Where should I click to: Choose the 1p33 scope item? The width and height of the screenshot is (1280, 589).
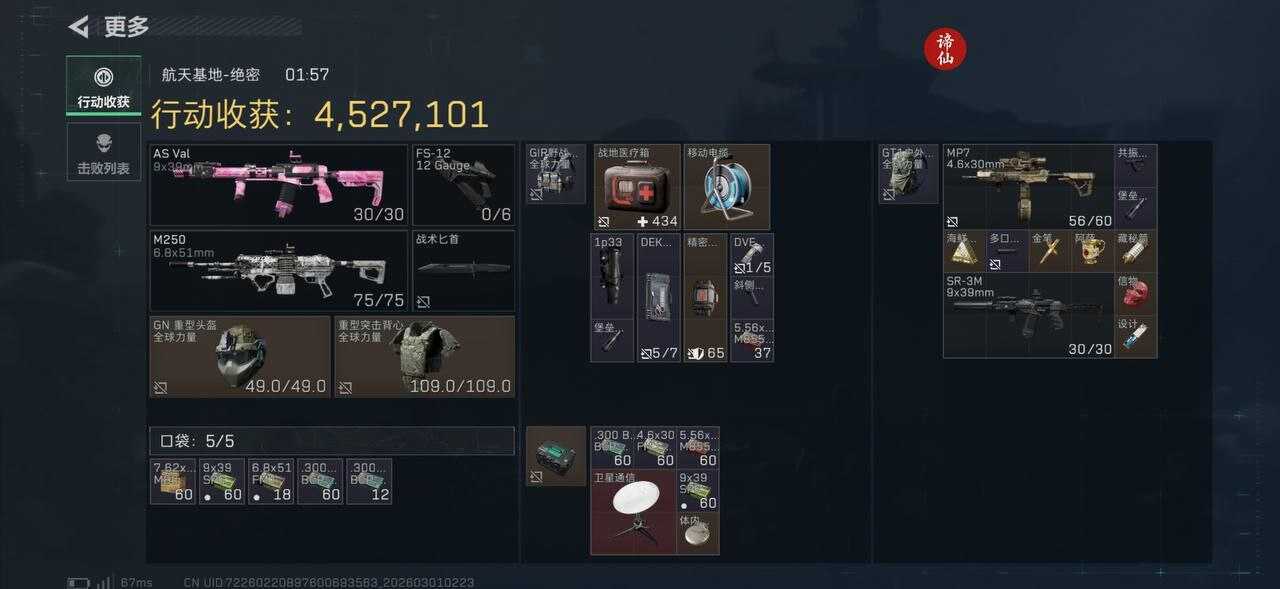(x=611, y=275)
